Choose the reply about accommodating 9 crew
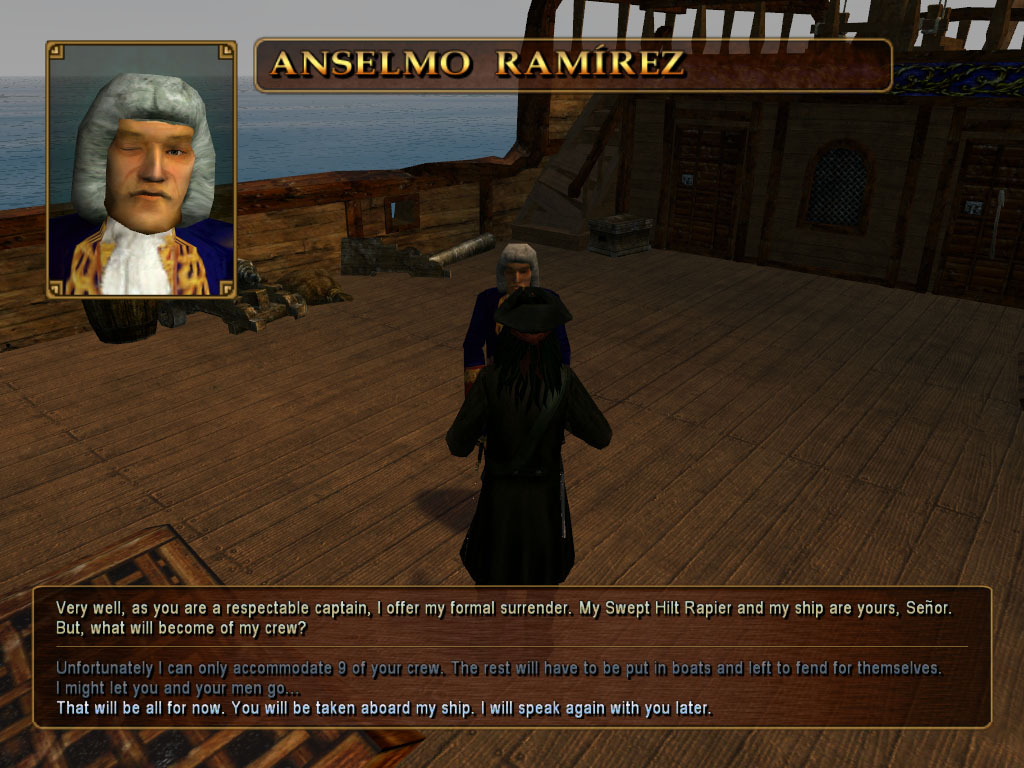Viewport: 1024px width, 768px height. tap(498, 667)
